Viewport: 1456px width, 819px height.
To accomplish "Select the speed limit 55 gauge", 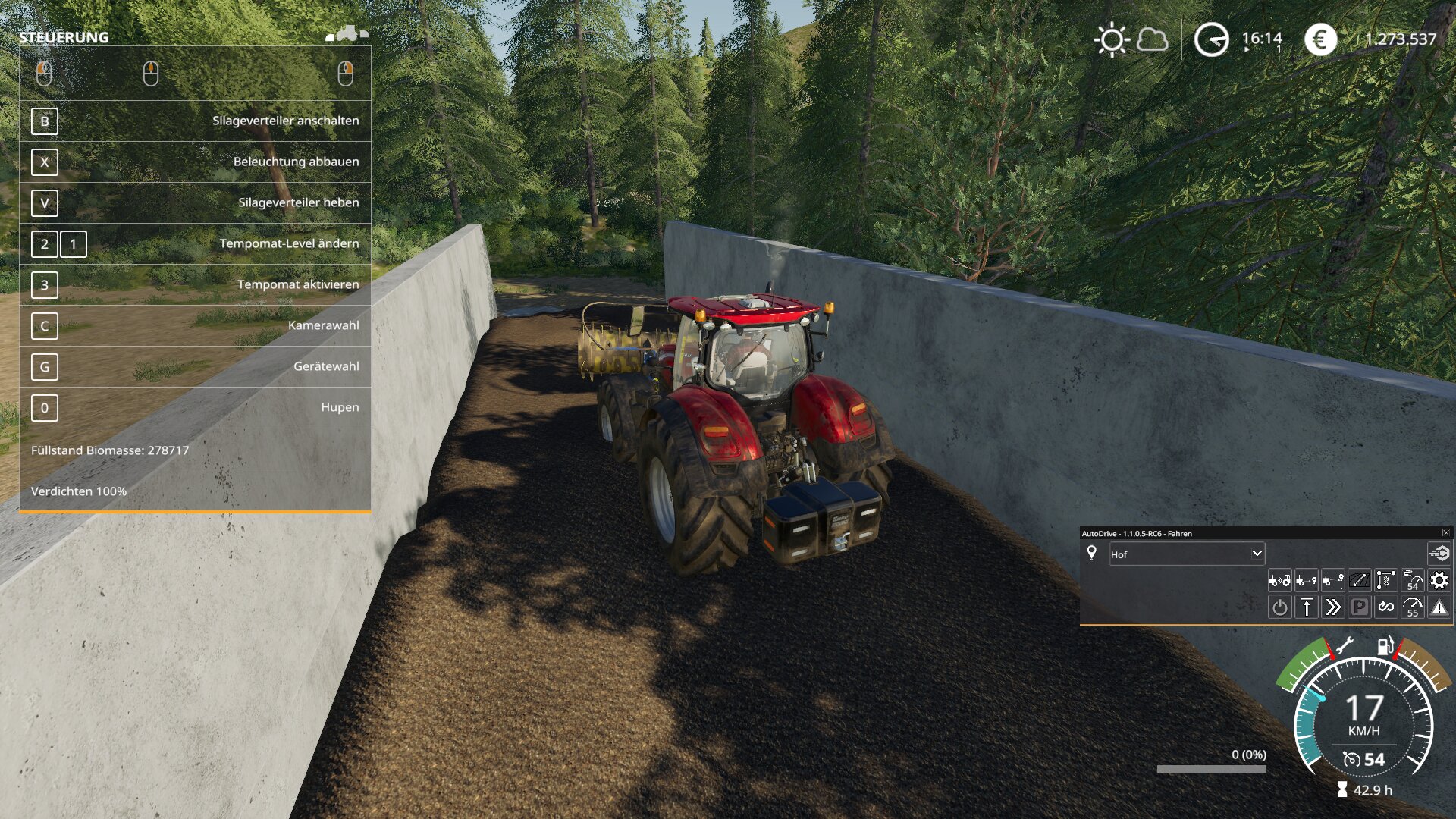I will pos(1412,607).
